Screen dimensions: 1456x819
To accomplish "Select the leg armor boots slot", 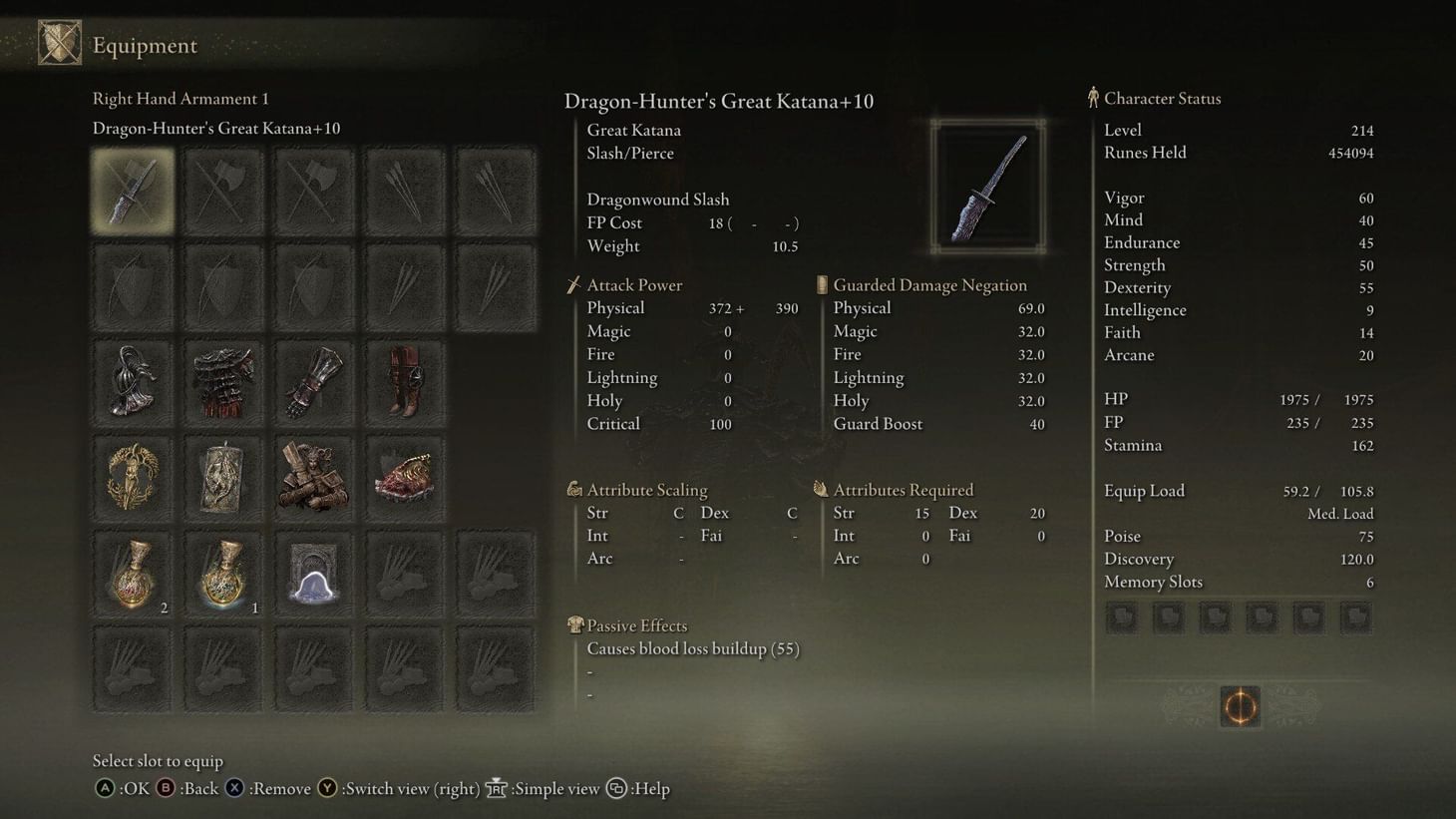I will pyautogui.click(x=404, y=383).
